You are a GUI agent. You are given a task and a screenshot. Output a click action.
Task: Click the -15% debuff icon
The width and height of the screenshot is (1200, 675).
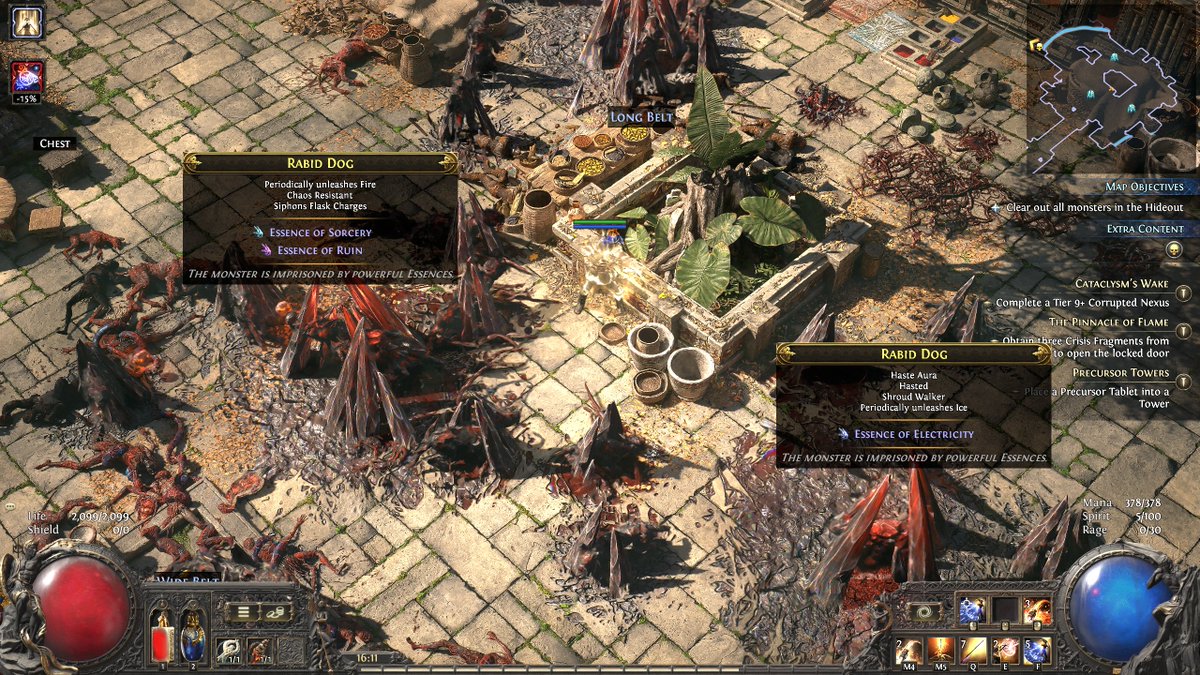[x=26, y=78]
